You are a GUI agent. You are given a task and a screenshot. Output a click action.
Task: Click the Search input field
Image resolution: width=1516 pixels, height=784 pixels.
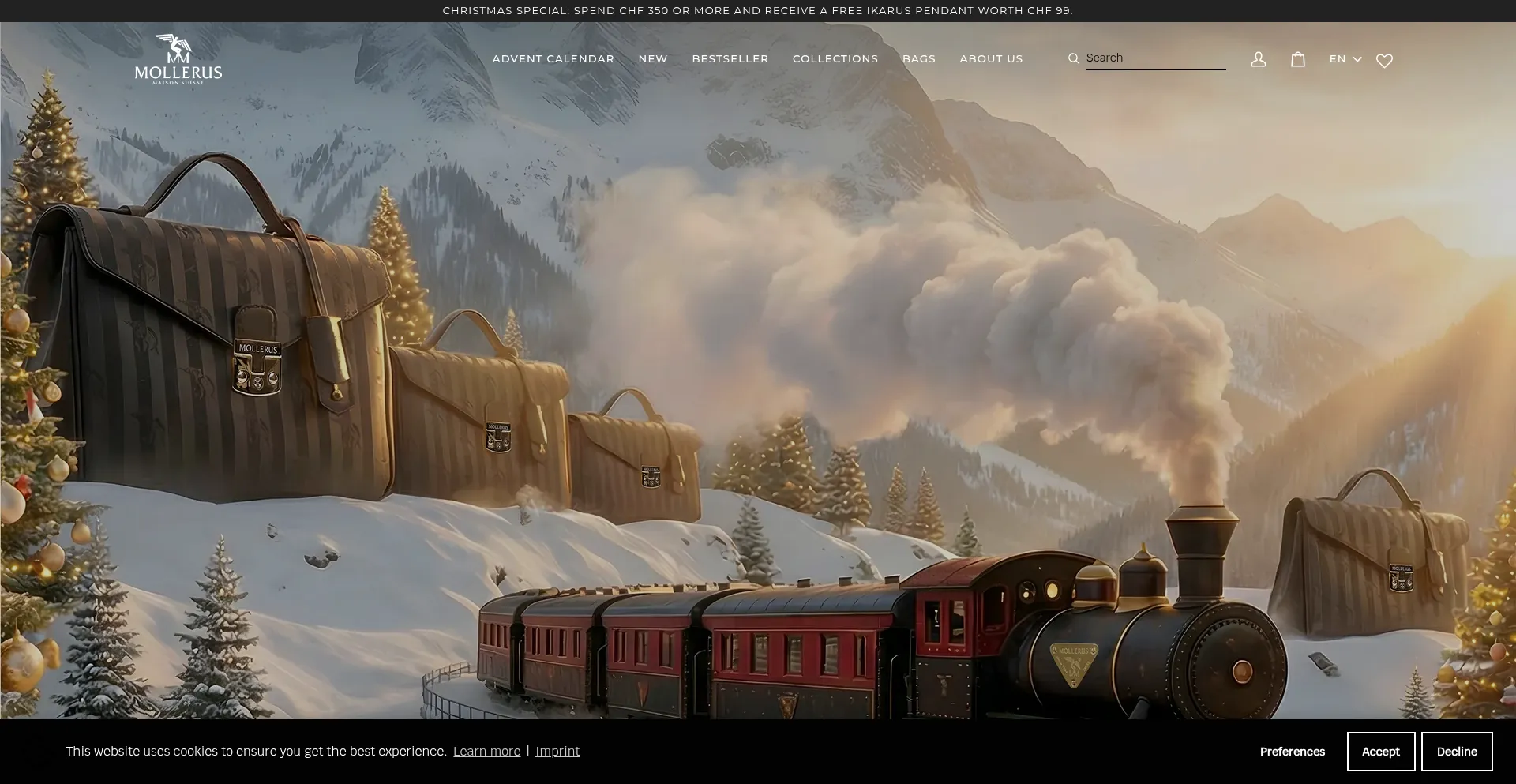coord(1154,58)
